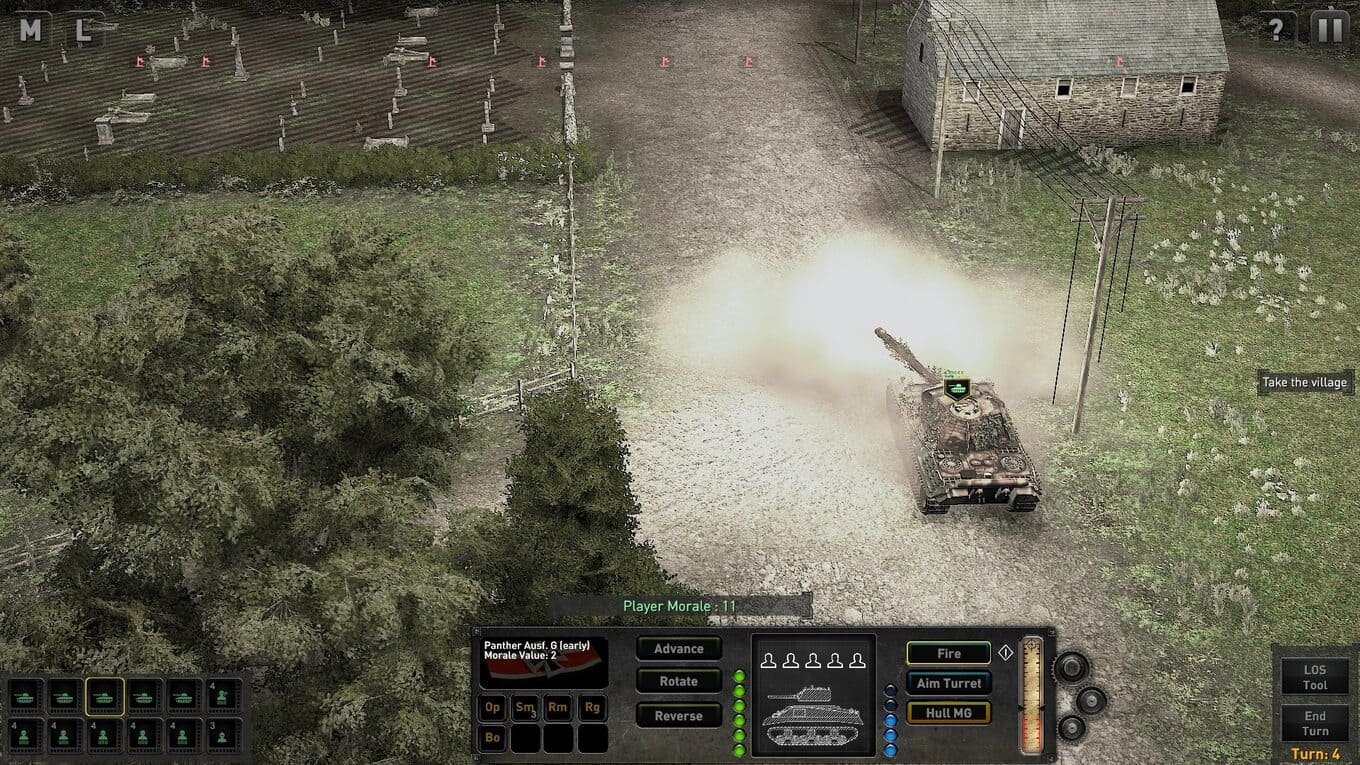Click the L button
1360x765 pixels.
pos(84,30)
